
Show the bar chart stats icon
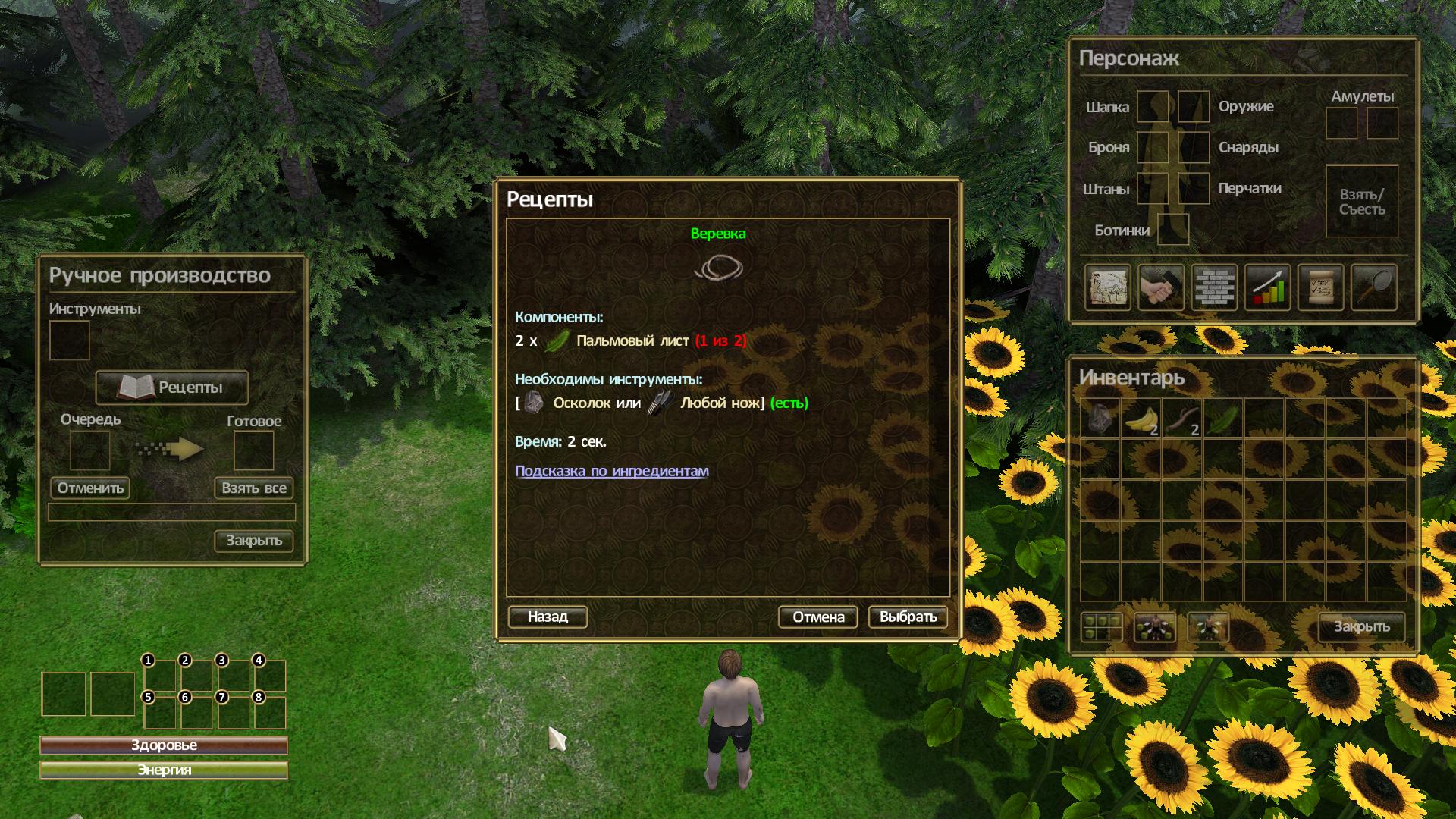click(x=1266, y=287)
